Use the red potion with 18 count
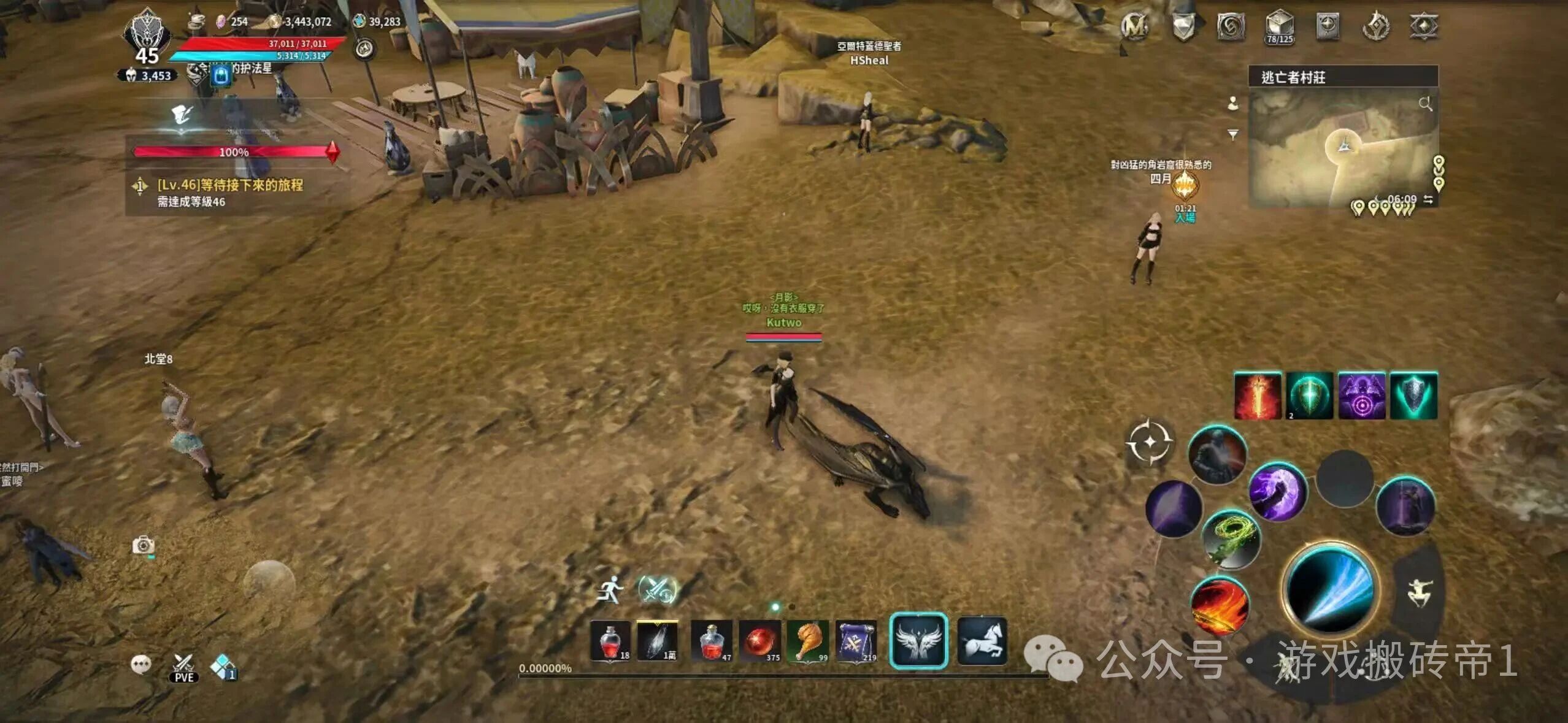1568x723 pixels. pos(610,641)
